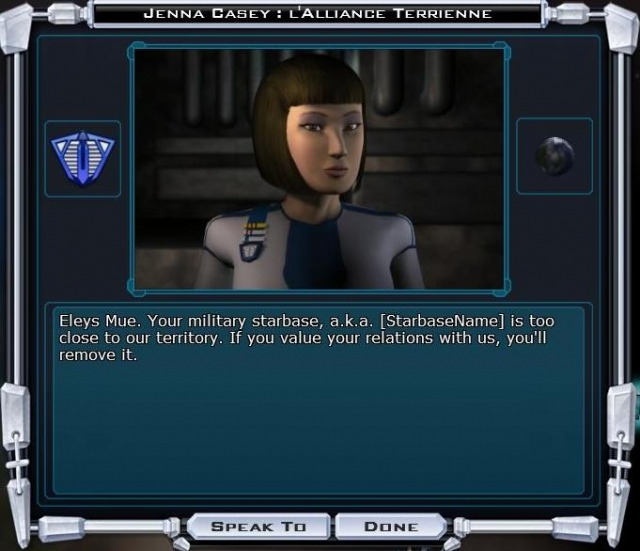Close the dialogue with Done
This screenshot has height=551, width=640.
(x=390, y=526)
